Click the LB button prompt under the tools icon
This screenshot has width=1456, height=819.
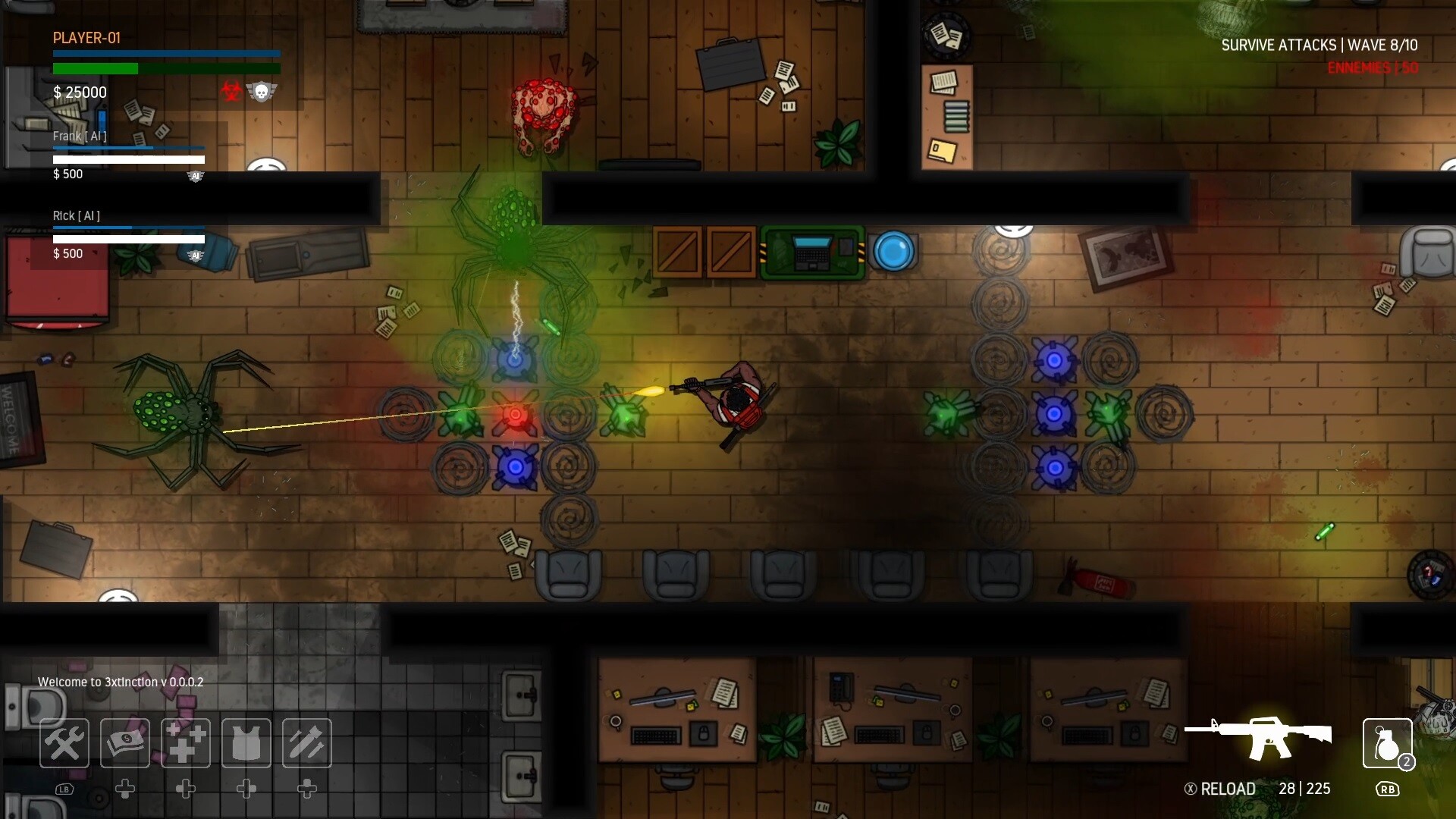64,789
